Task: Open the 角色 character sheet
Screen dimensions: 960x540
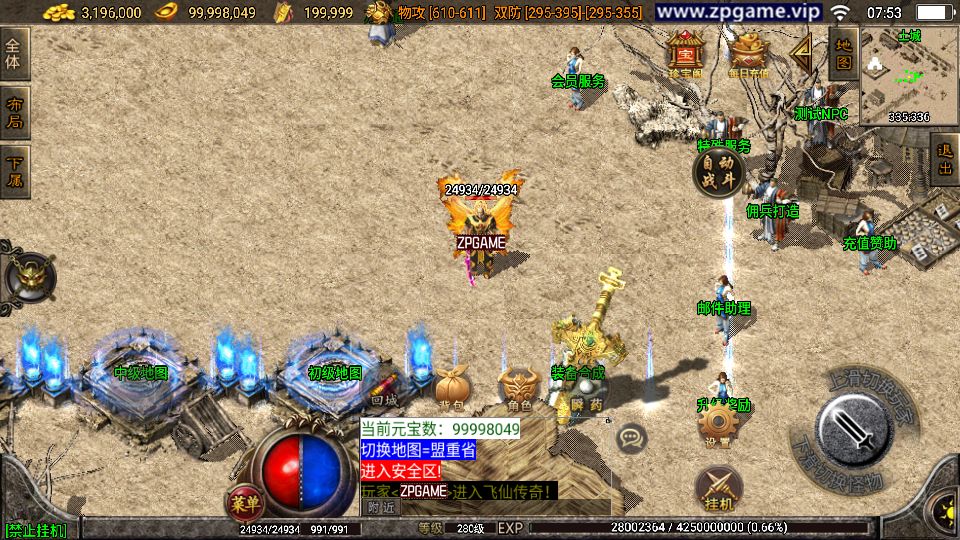Action: (518, 388)
